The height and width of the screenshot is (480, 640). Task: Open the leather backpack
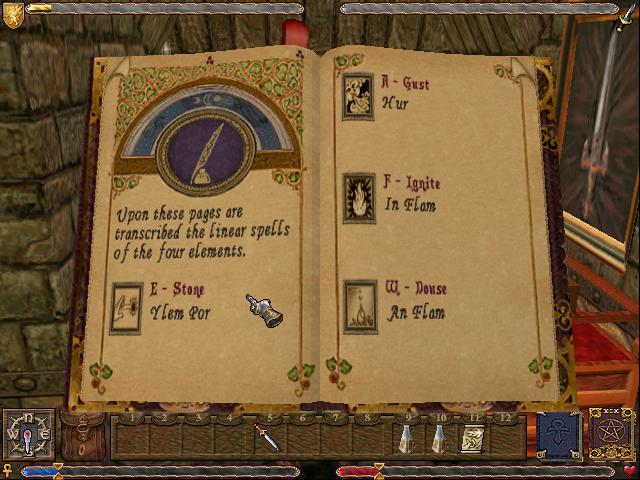[x=84, y=435]
